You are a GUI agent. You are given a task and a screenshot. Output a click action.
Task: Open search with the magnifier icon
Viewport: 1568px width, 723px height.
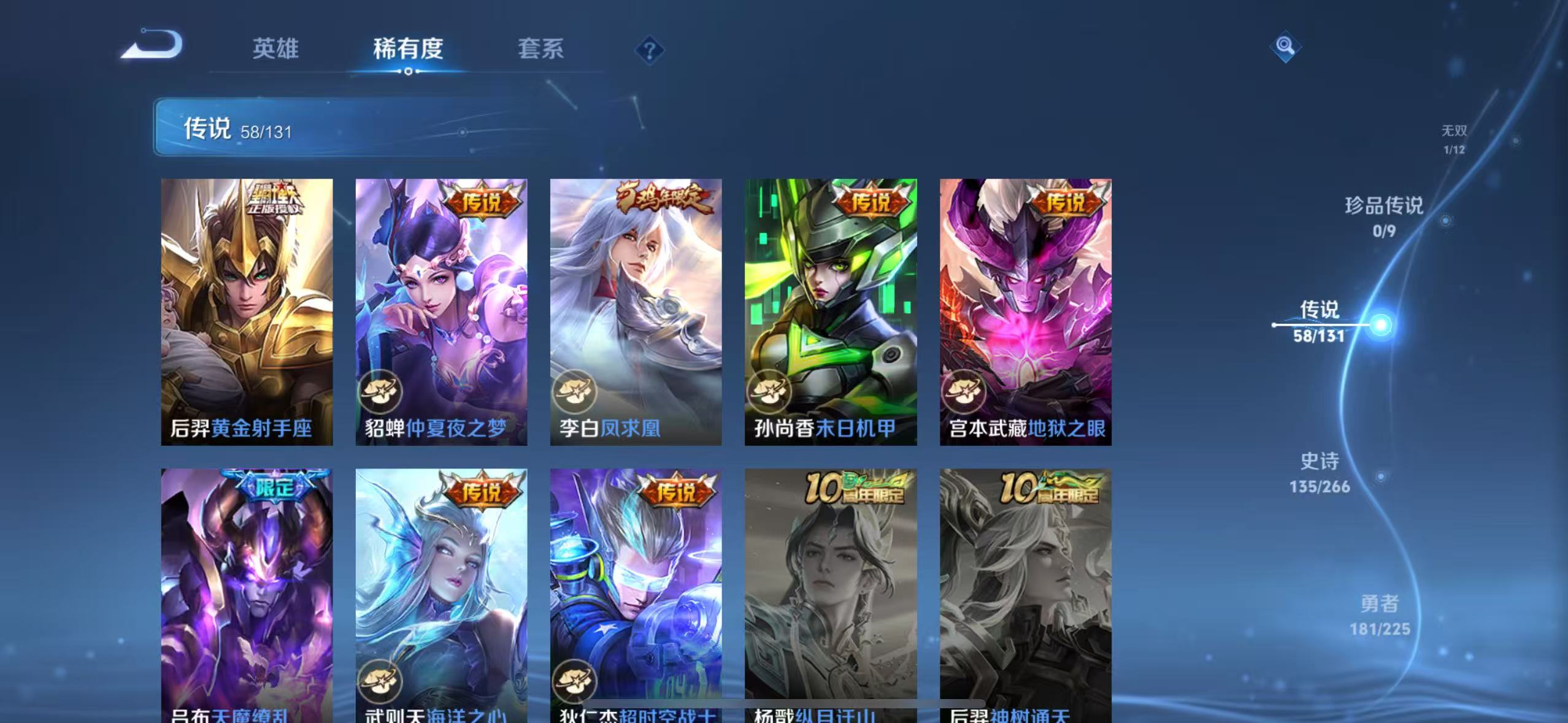pos(1285,46)
